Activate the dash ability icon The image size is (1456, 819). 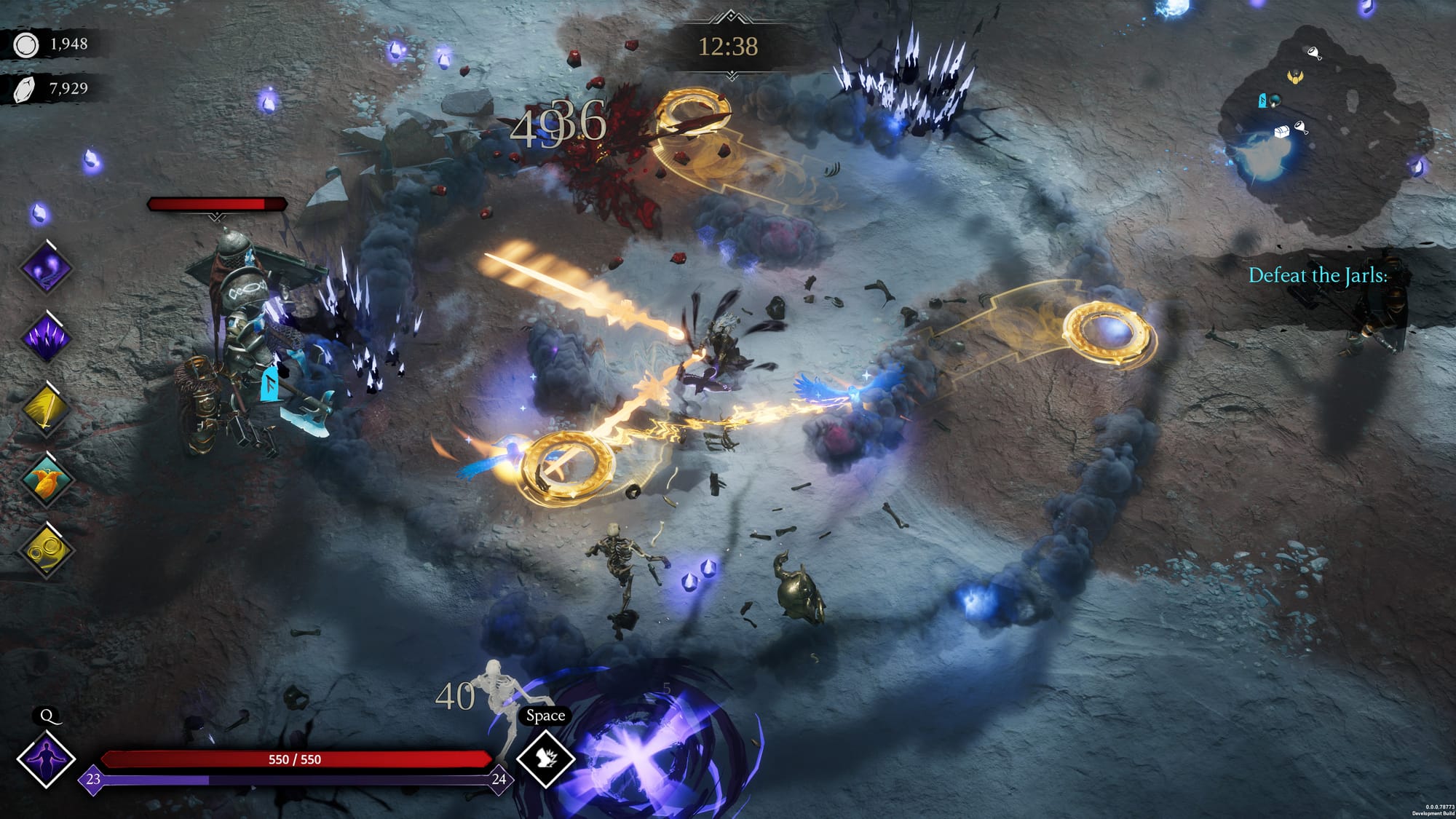coord(545,758)
